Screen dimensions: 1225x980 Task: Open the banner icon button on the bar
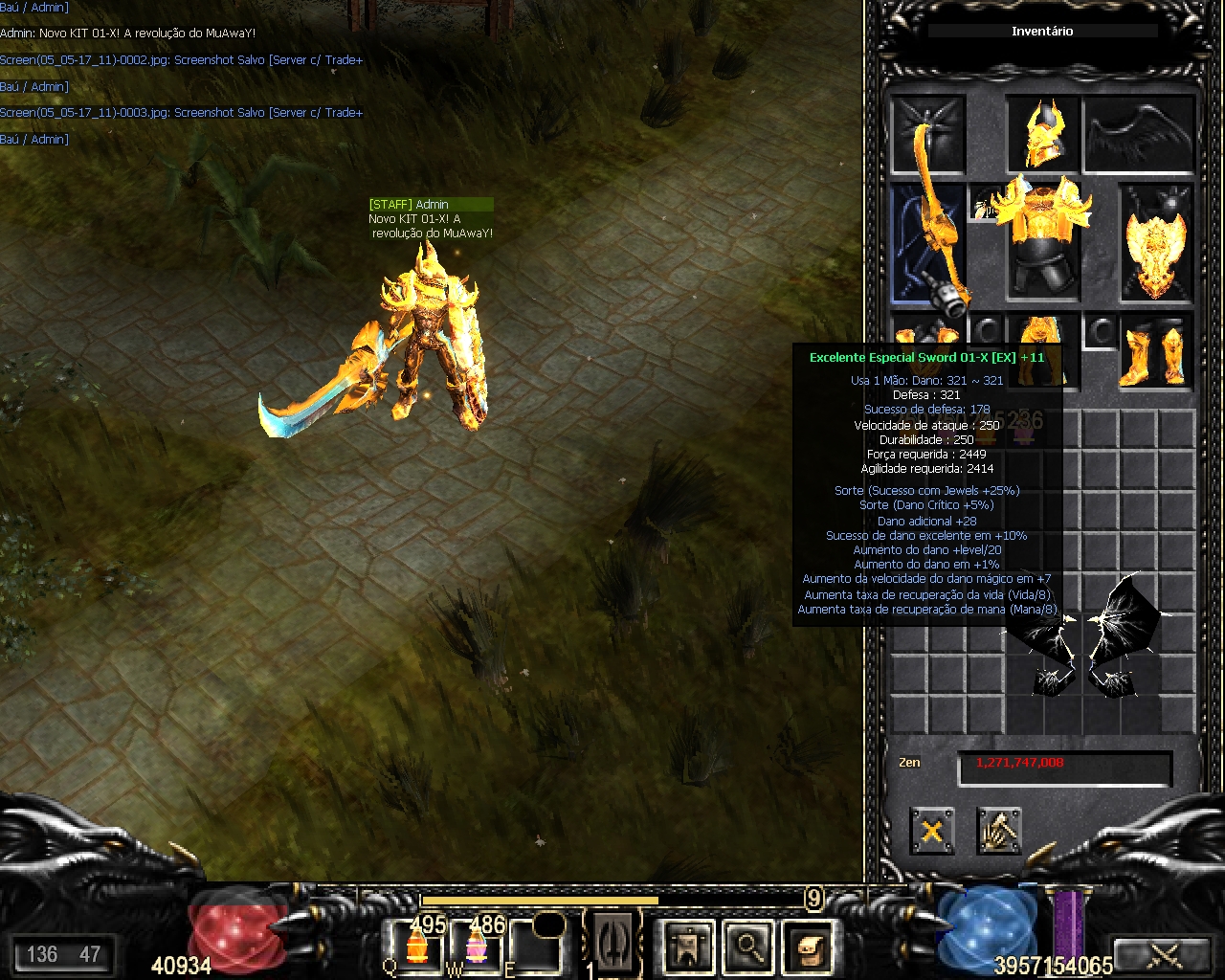click(688, 947)
